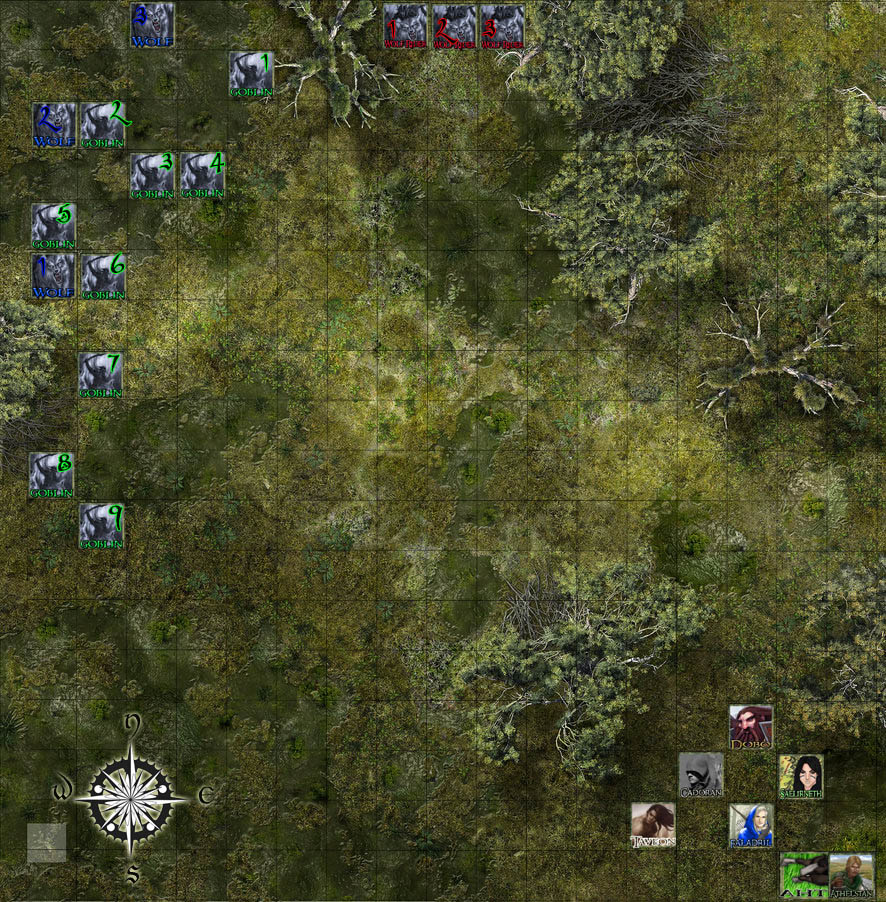Select the Wolf Rider 1 token
The width and height of the screenshot is (886, 902).
click(405, 26)
